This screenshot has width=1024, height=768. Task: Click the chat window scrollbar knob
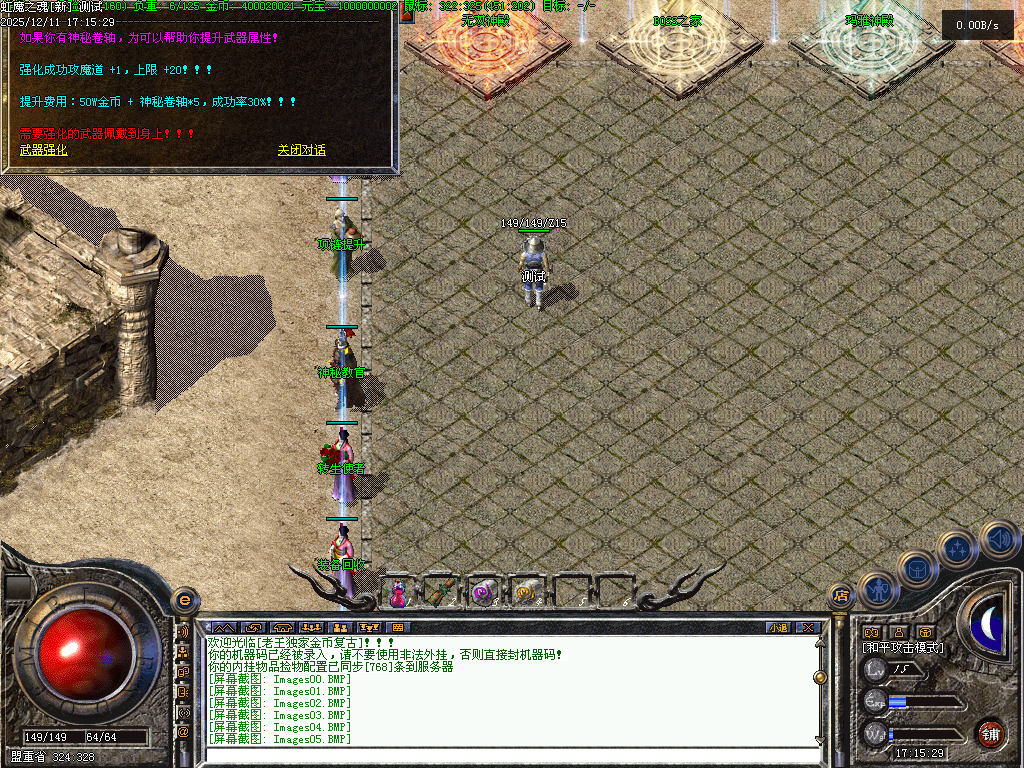click(x=820, y=677)
